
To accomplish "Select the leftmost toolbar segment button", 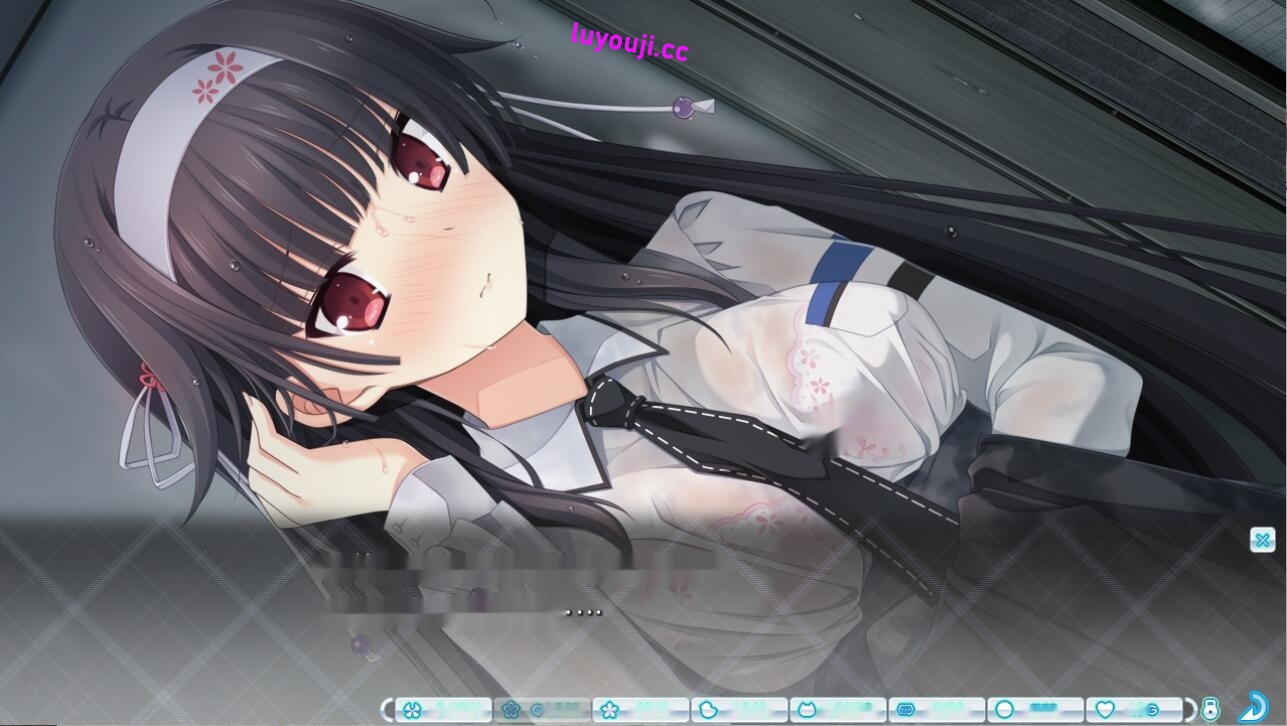I will pyautogui.click(x=440, y=710).
